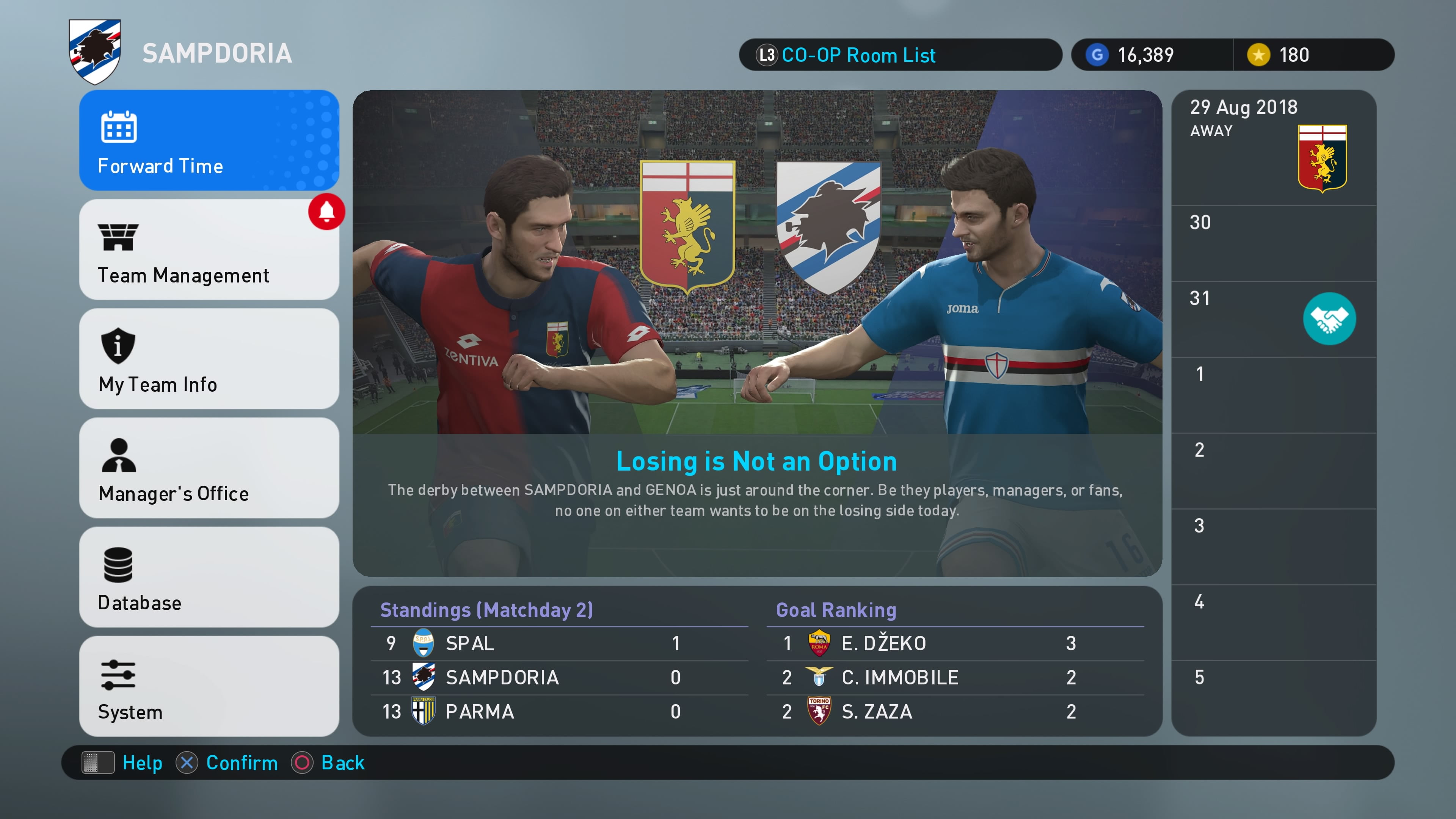This screenshot has width=1456, height=819.
Task: Open the Losing is Not an Option news banner
Action: pos(757,334)
